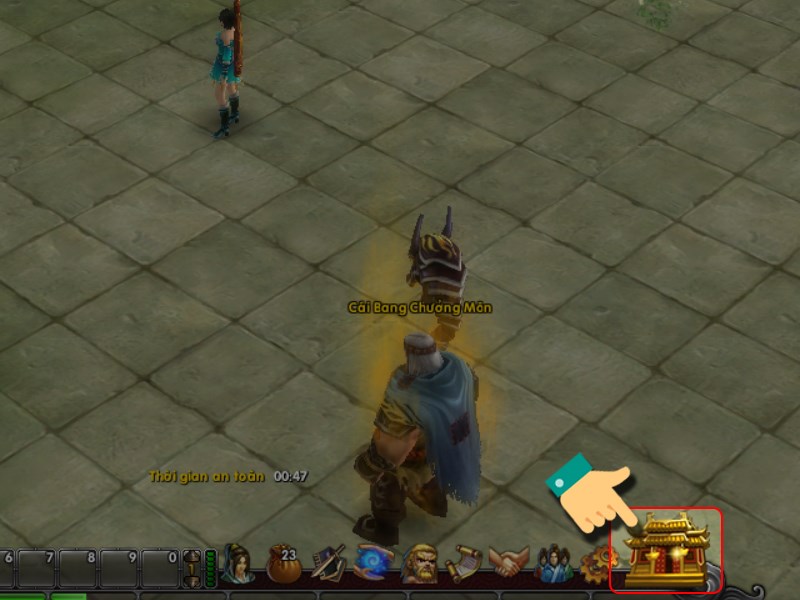Image resolution: width=800 pixels, height=600 pixels.
Task: Open the group of people icon
Action: tap(553, 565)
